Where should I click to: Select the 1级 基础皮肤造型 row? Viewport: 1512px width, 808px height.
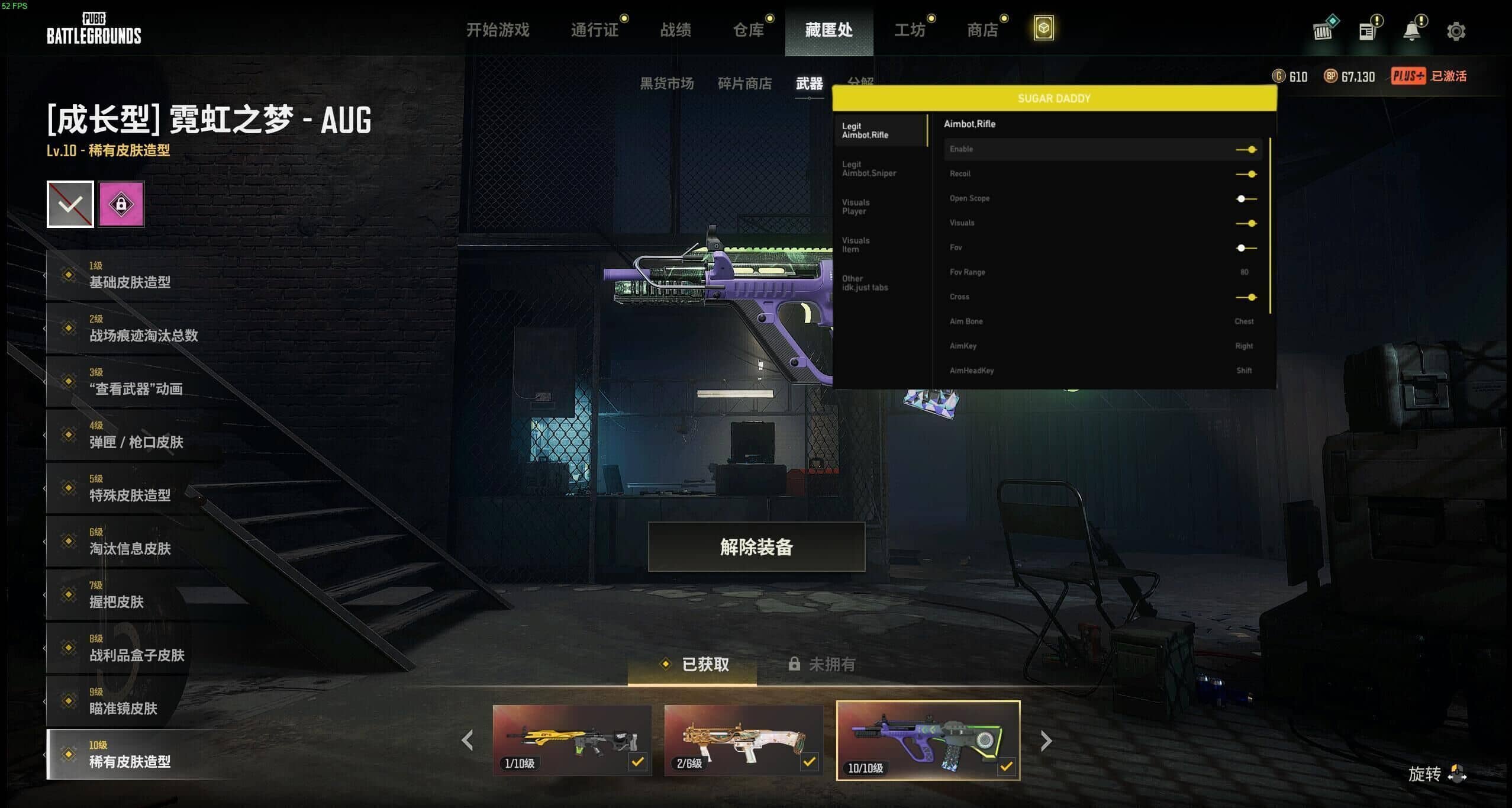click(x=130, y=275)
